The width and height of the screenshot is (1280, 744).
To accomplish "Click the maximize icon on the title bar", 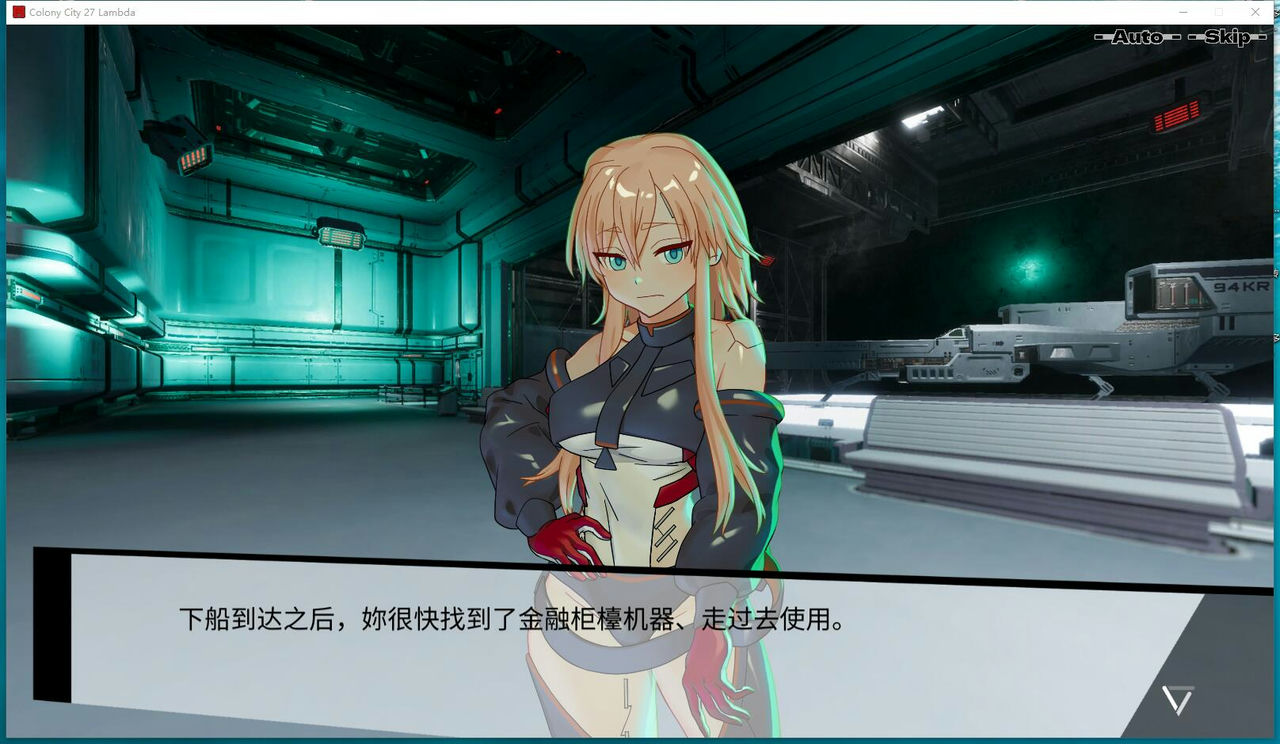I will tap(1220, 11).
